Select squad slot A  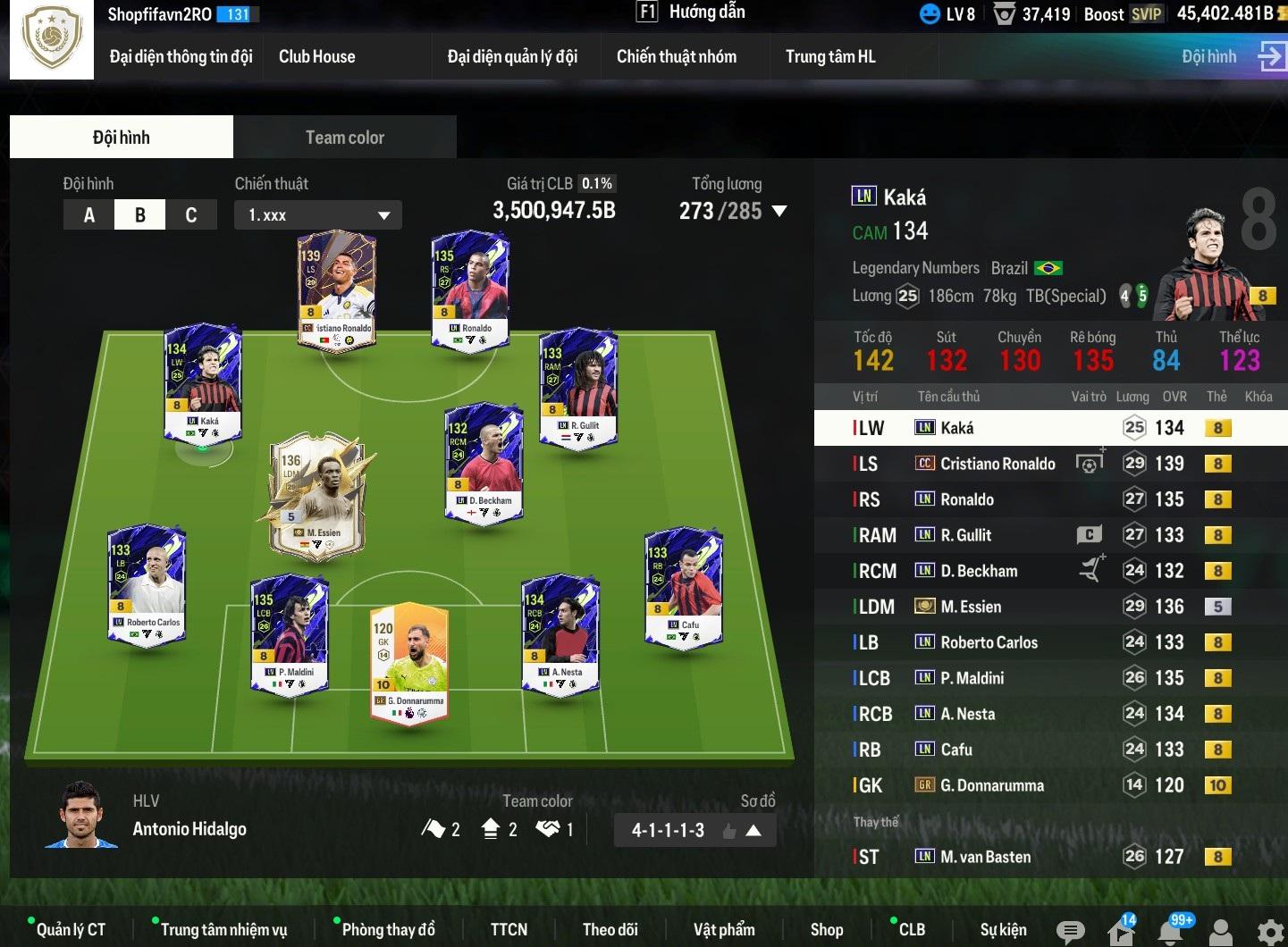[x=88, y=215]
